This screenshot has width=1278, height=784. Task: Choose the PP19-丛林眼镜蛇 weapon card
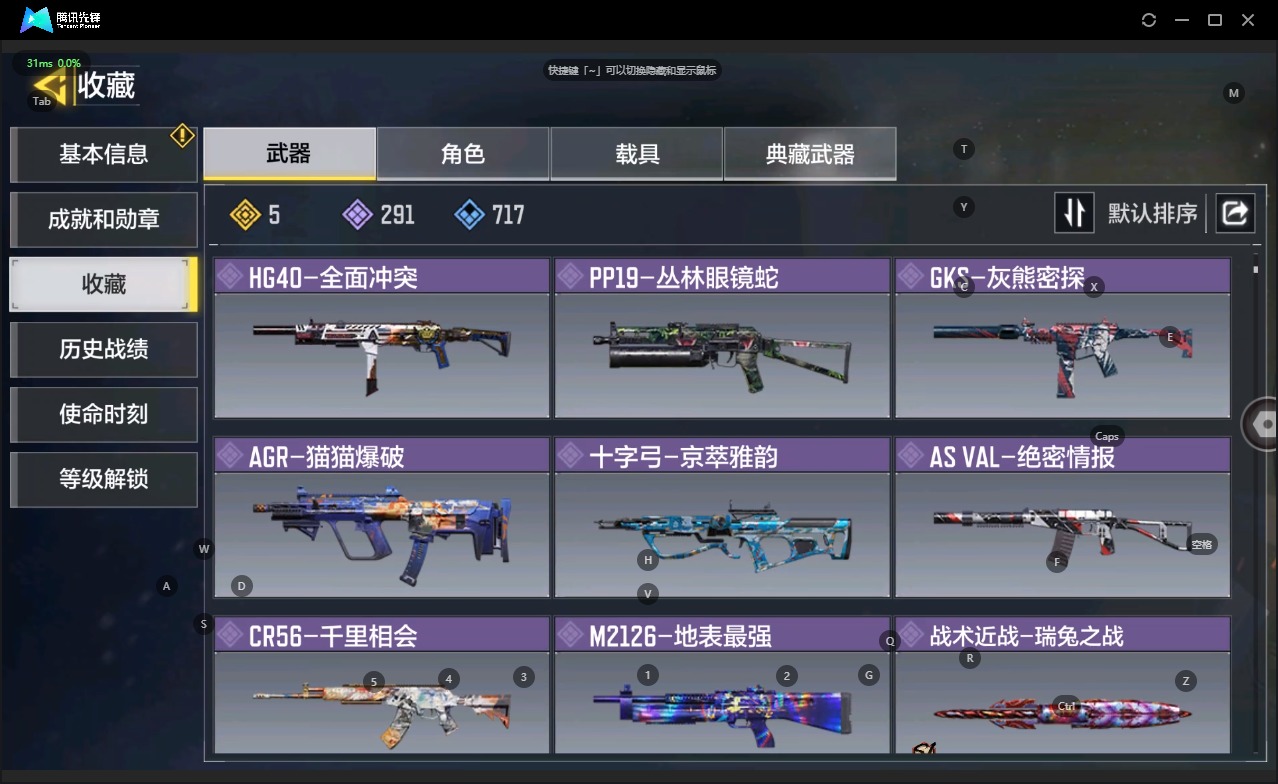(x=722, y=340)
